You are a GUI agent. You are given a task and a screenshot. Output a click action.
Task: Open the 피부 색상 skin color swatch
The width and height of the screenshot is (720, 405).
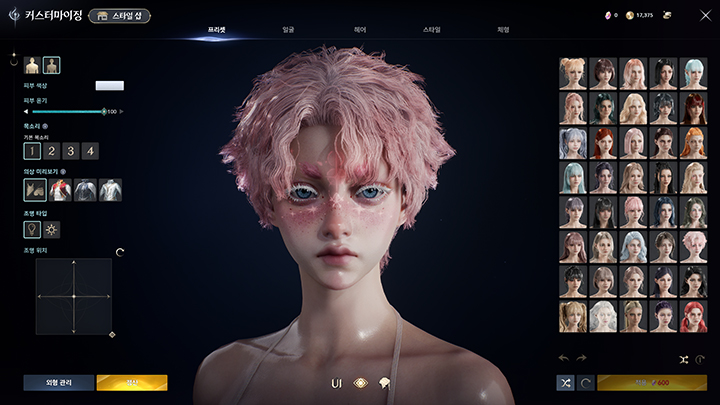coord(109,86)
